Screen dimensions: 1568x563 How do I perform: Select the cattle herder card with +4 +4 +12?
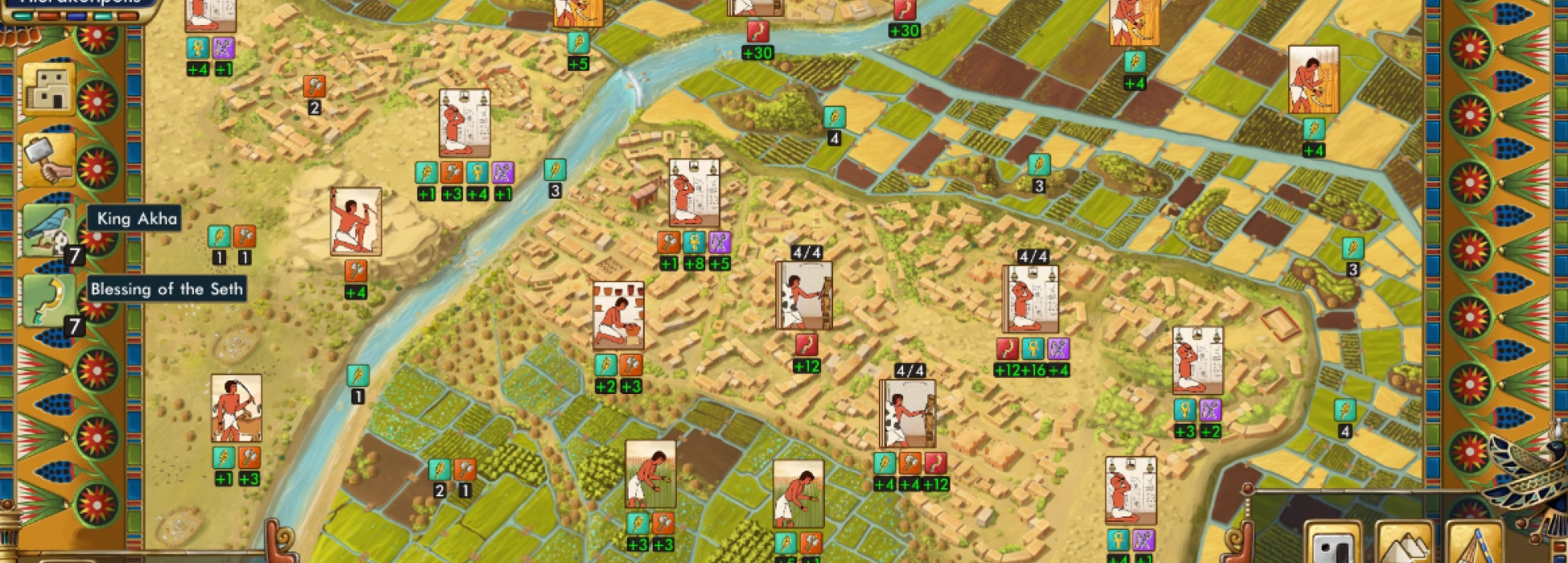point(908,413)
